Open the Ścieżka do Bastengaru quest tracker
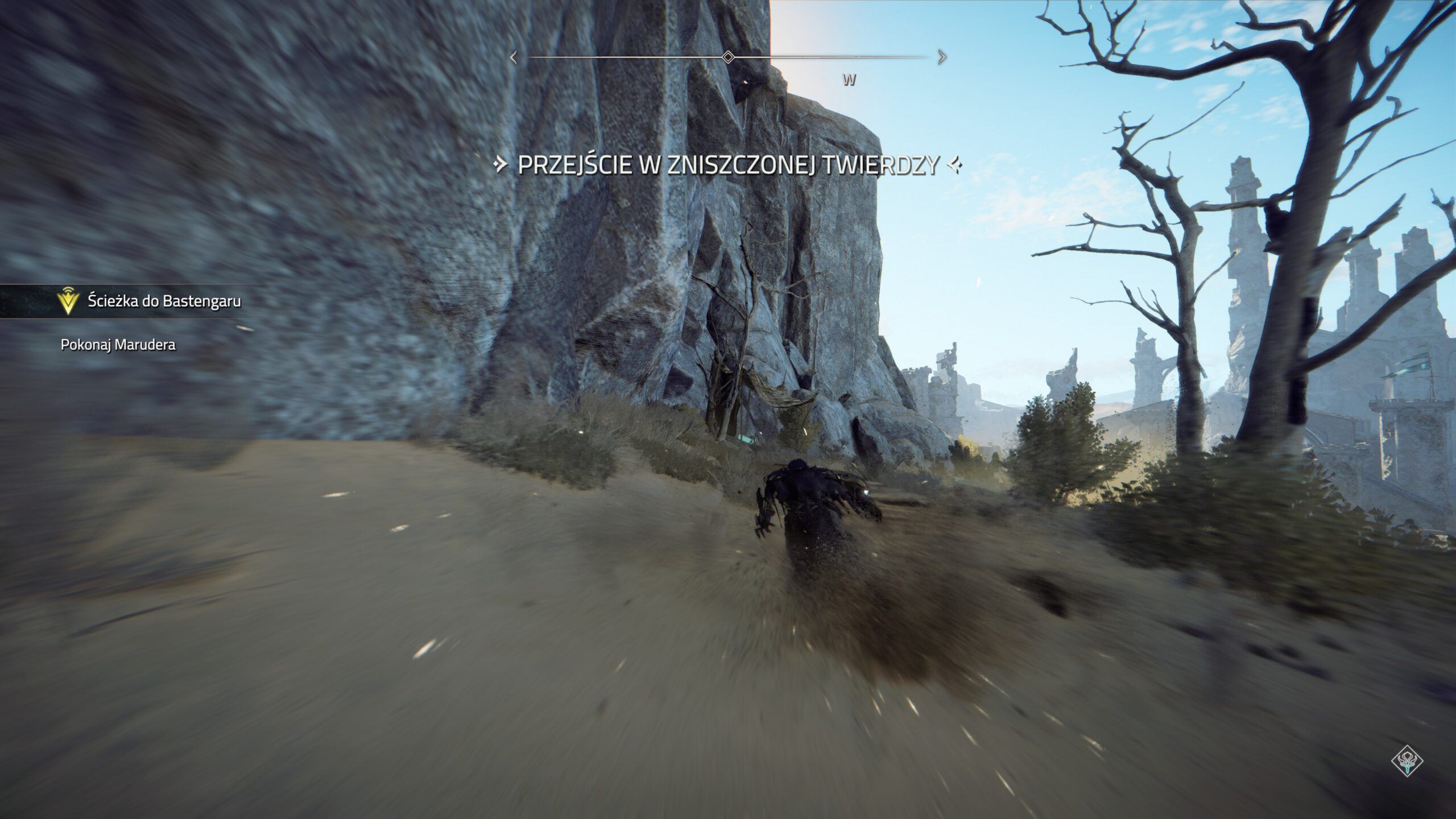1456x819 pixels. [164, 301]
